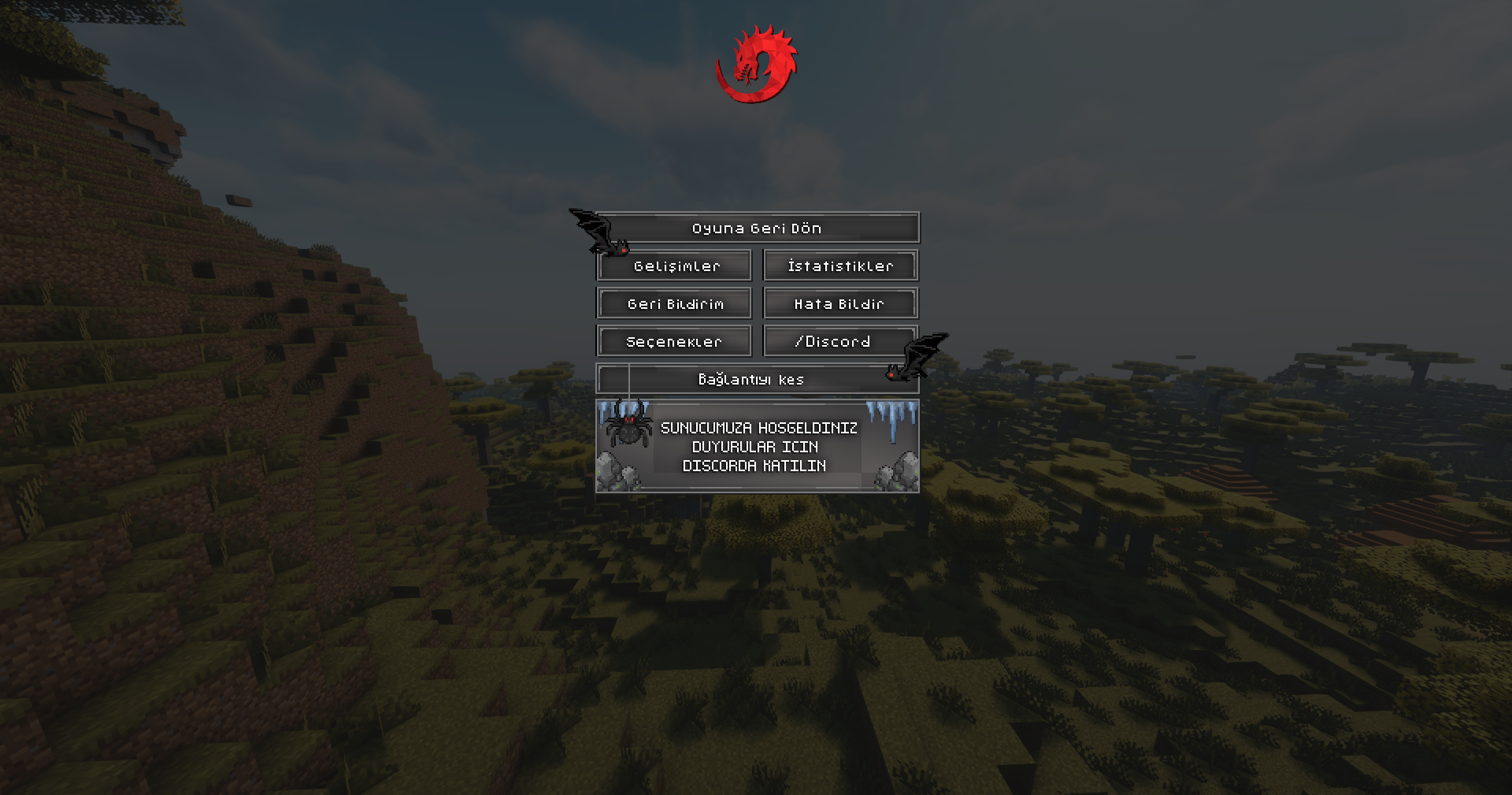Open the Gelişimler advancements screen
Image resolution: width=1512 pixels, height=795 pixels.
click(675, 266)
